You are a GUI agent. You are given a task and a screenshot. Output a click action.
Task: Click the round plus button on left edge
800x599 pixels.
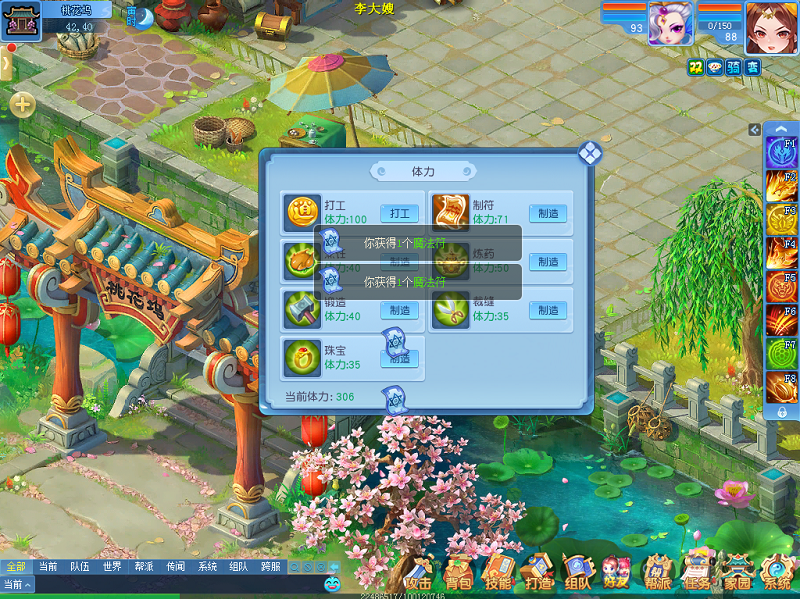(22, 103)
